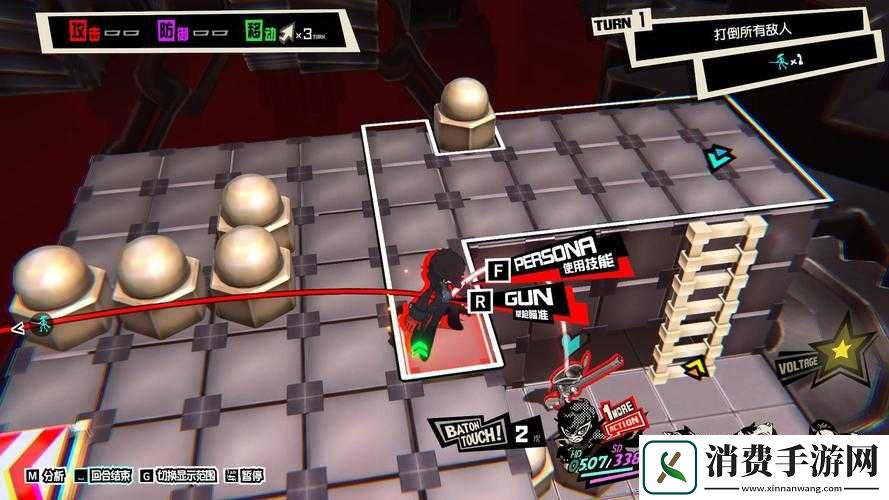
Task: Trigger the Baton Touch swap
Action: coord(478,433)
